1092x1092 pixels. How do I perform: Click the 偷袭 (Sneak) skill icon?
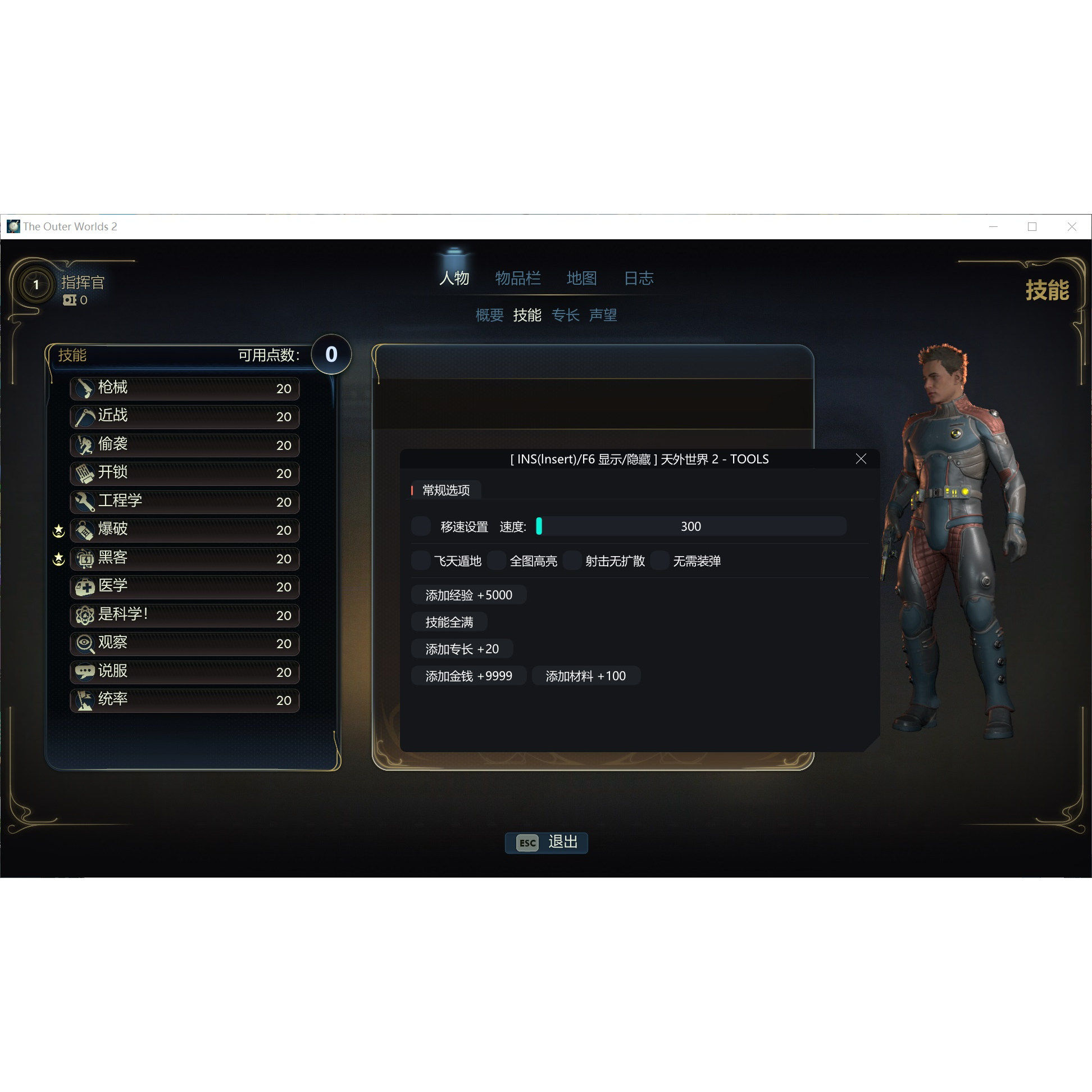(x=85, y=445)
